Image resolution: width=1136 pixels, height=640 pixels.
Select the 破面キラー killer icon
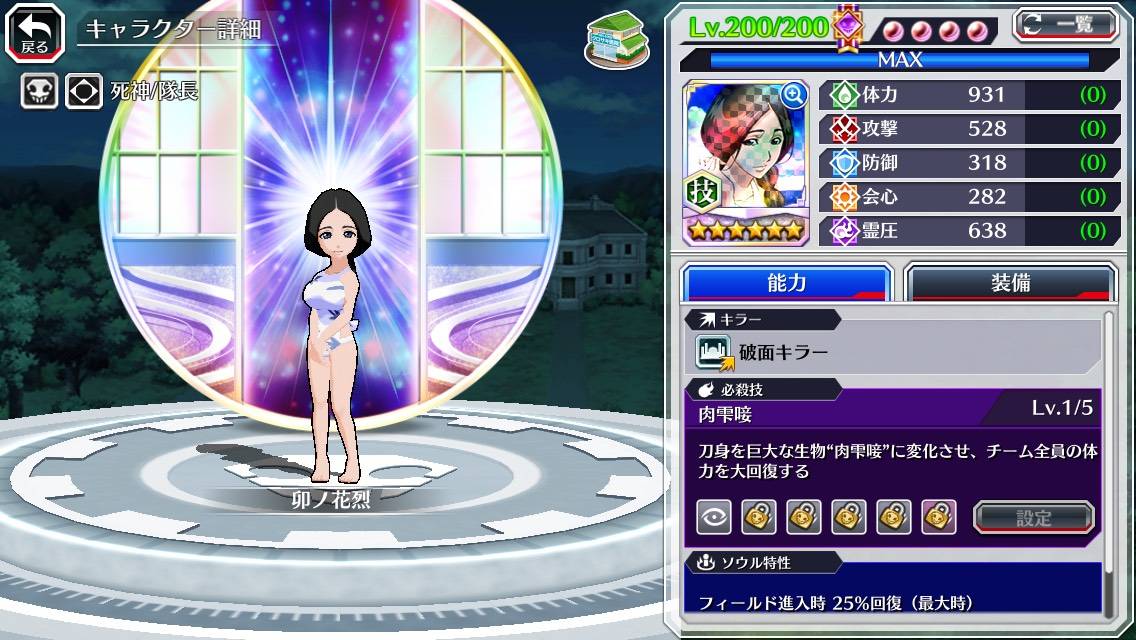point(714,352)
